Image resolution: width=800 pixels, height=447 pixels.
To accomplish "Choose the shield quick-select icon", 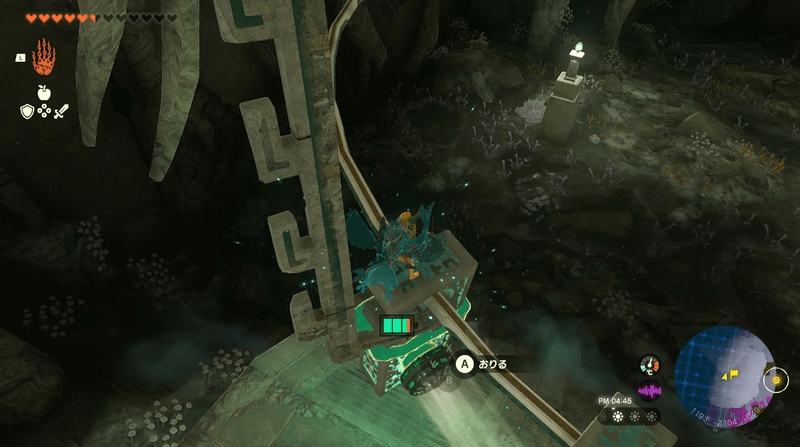I will point(26,110).
